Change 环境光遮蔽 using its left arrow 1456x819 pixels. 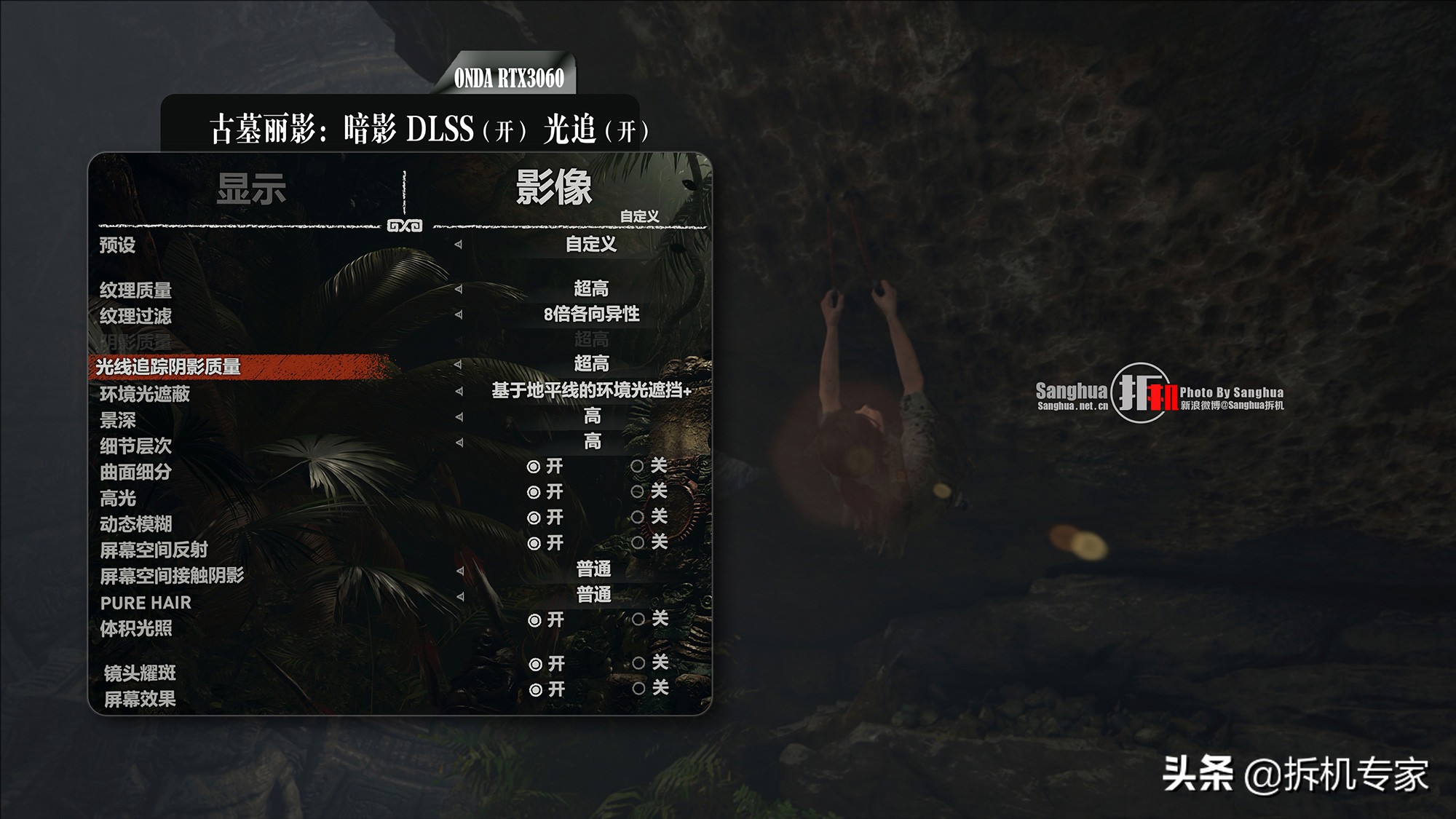459,391
